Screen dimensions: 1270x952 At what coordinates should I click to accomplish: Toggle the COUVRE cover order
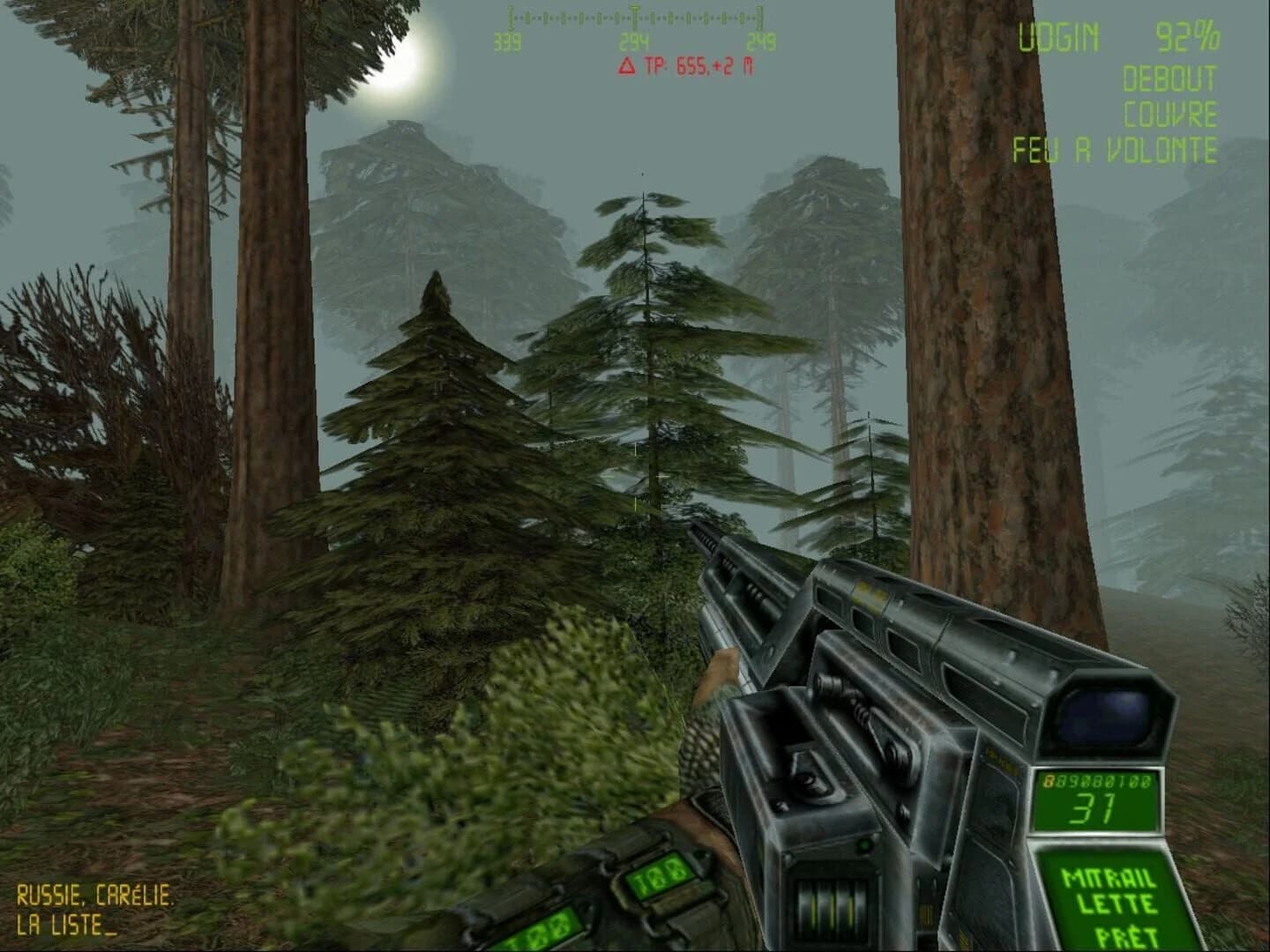pos(1170,113)
